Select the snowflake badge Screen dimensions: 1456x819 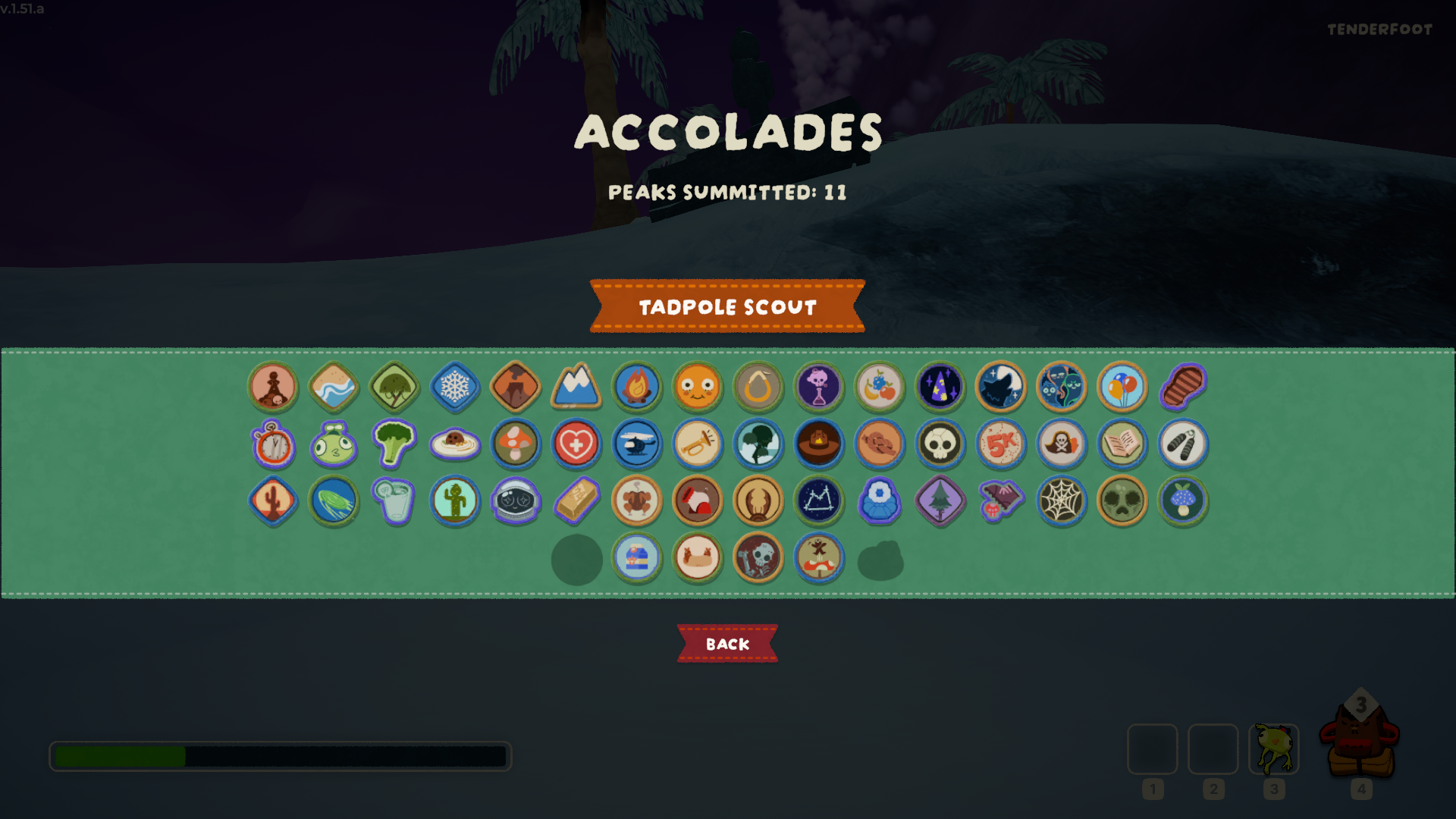pos(455,387)
